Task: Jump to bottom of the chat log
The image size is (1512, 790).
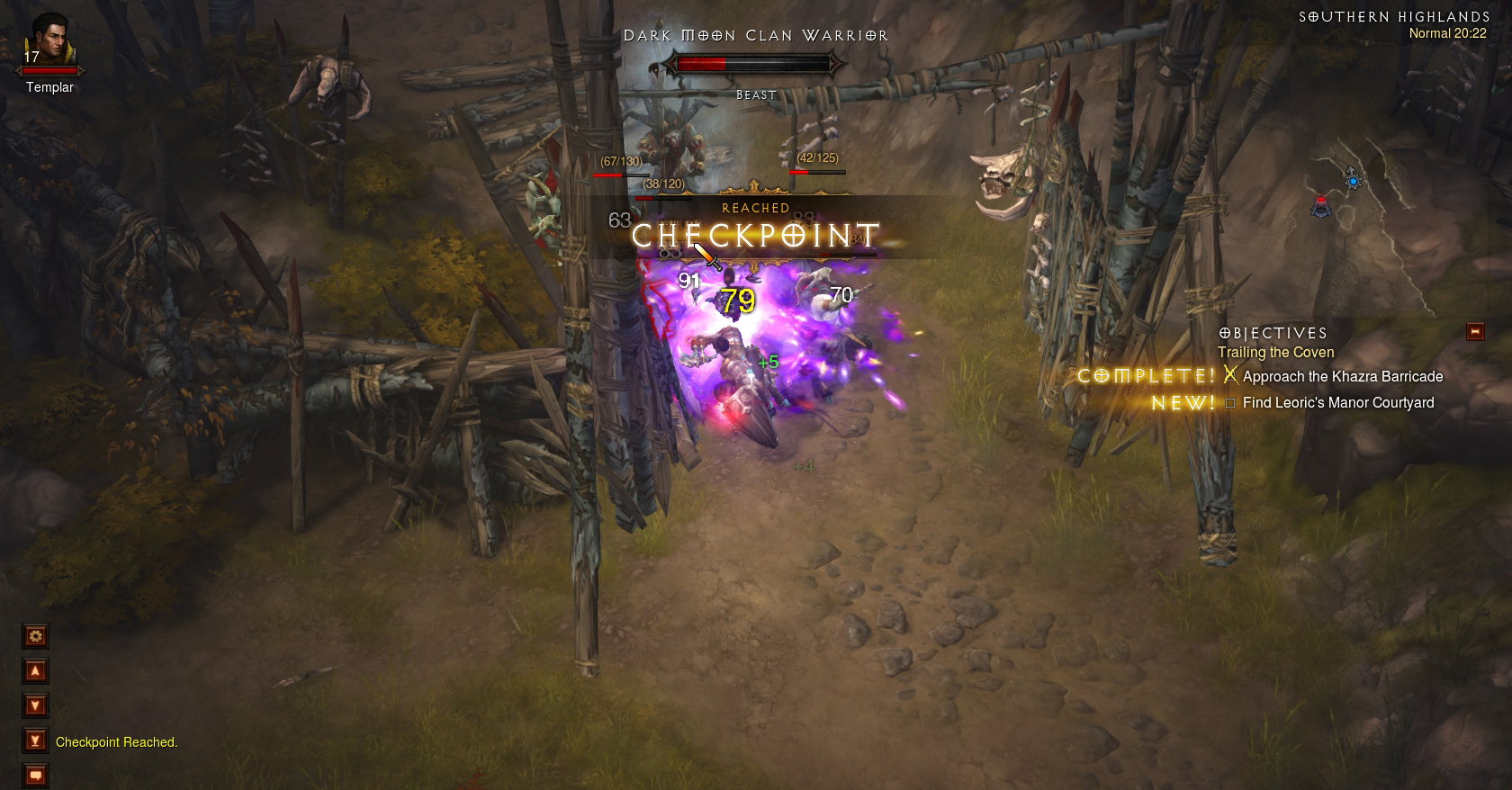Action: click(x=35, y=741)
